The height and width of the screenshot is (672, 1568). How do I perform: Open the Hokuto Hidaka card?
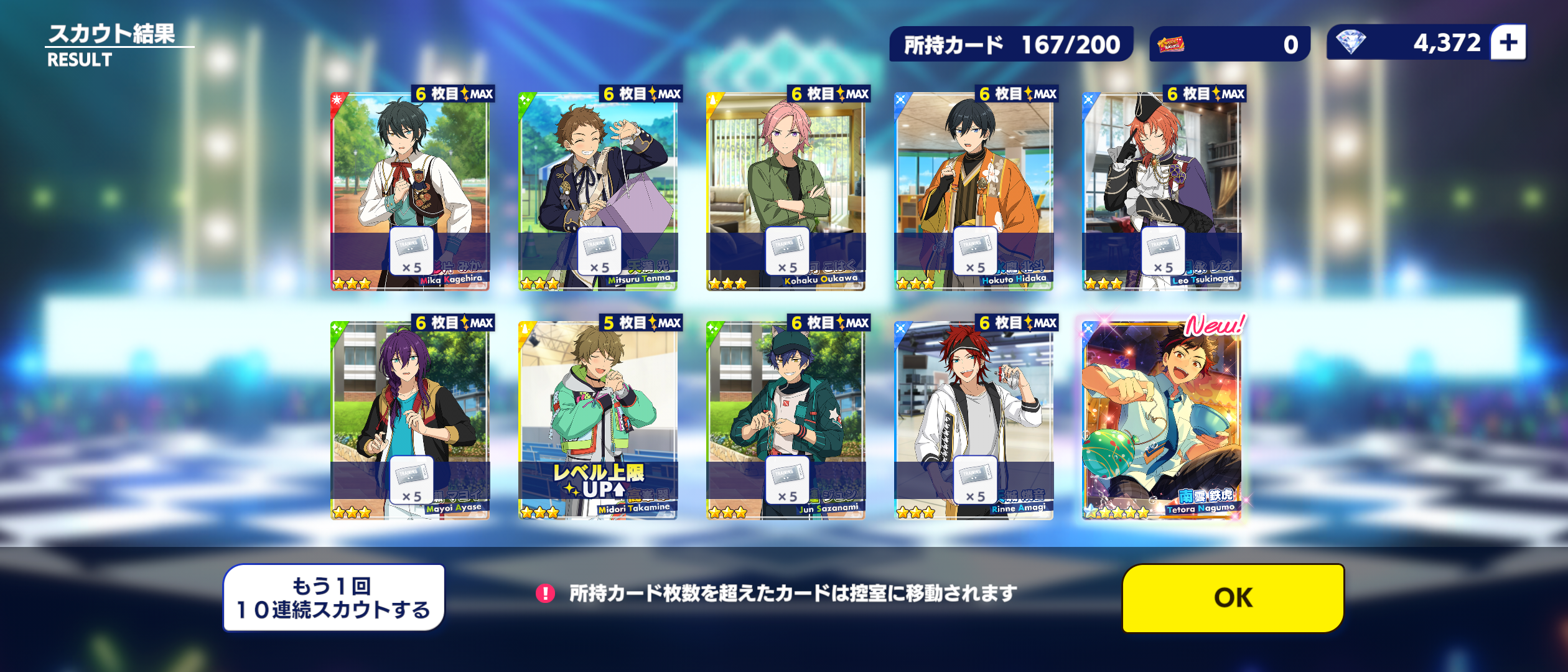tap(974, 190)
